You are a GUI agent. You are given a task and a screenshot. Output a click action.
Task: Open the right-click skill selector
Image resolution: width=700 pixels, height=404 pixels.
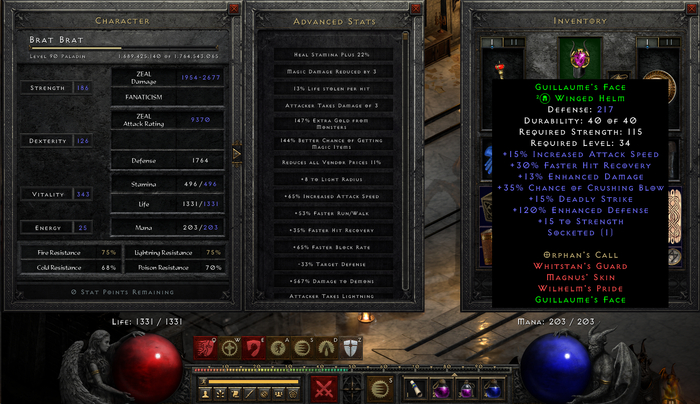click(x=379, y=388)
